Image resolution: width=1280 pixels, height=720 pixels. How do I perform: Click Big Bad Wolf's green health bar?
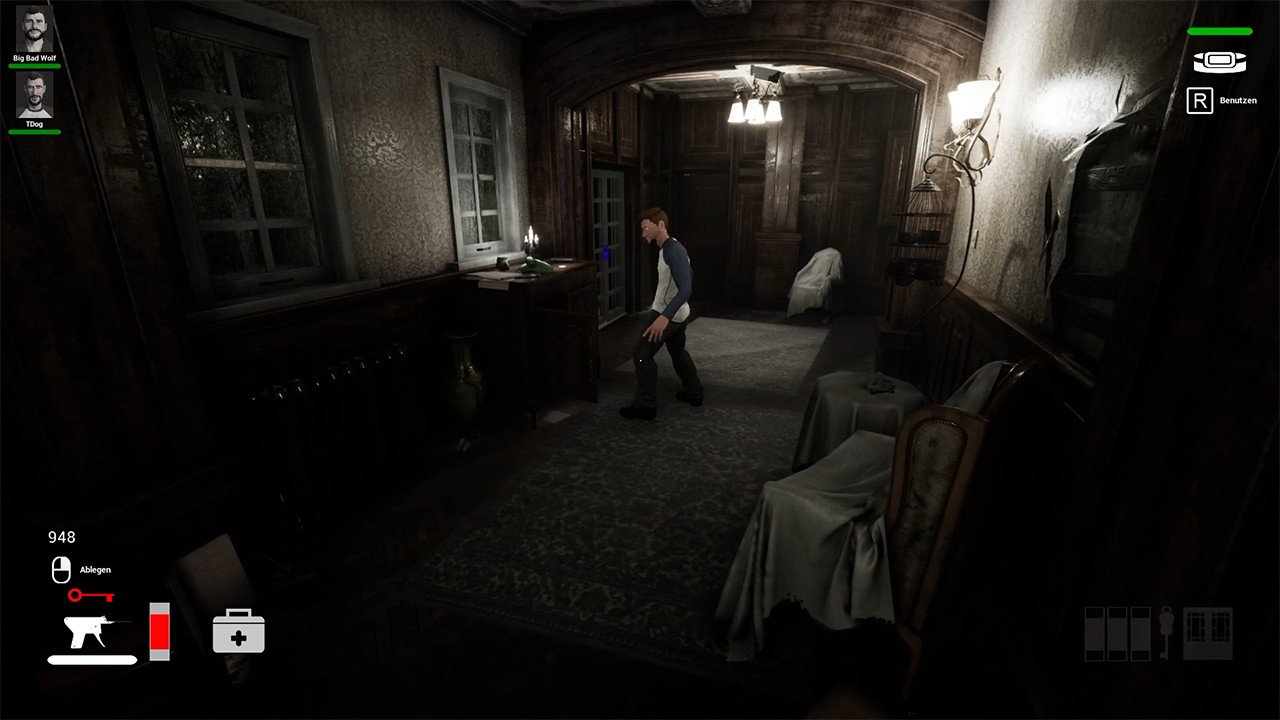pos(34,68)
